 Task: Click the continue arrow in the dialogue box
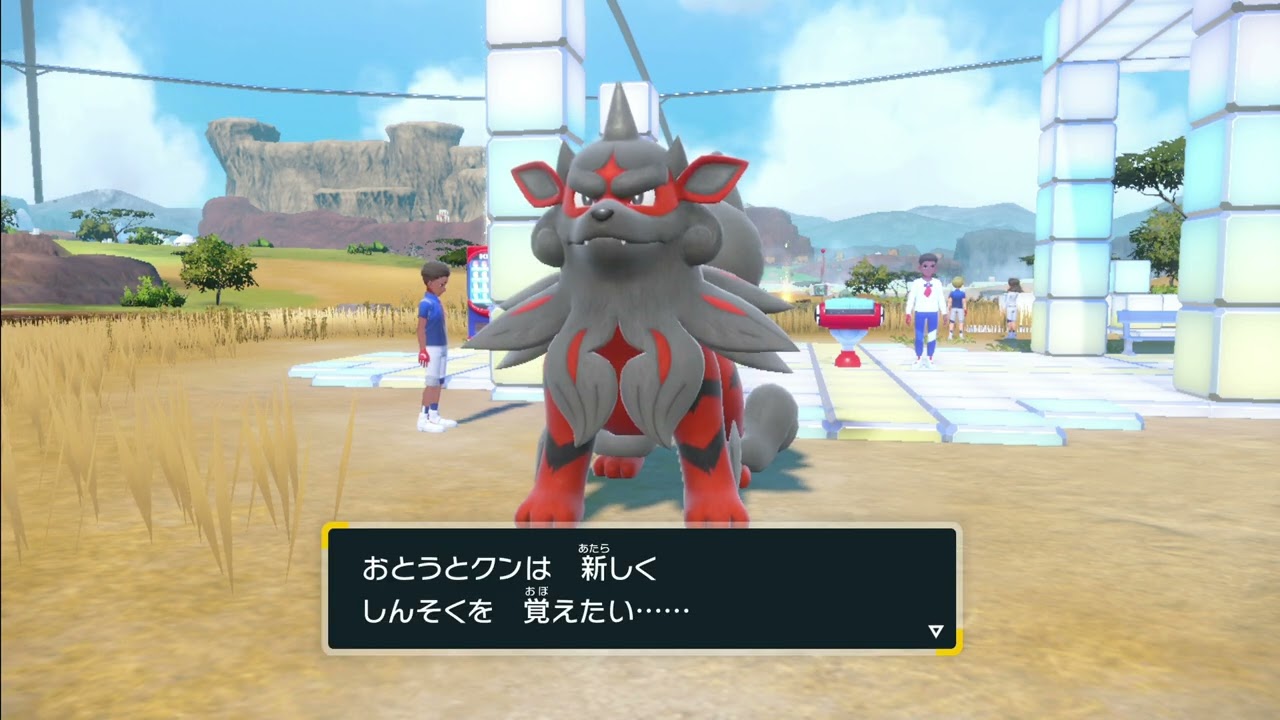(935, 631)
